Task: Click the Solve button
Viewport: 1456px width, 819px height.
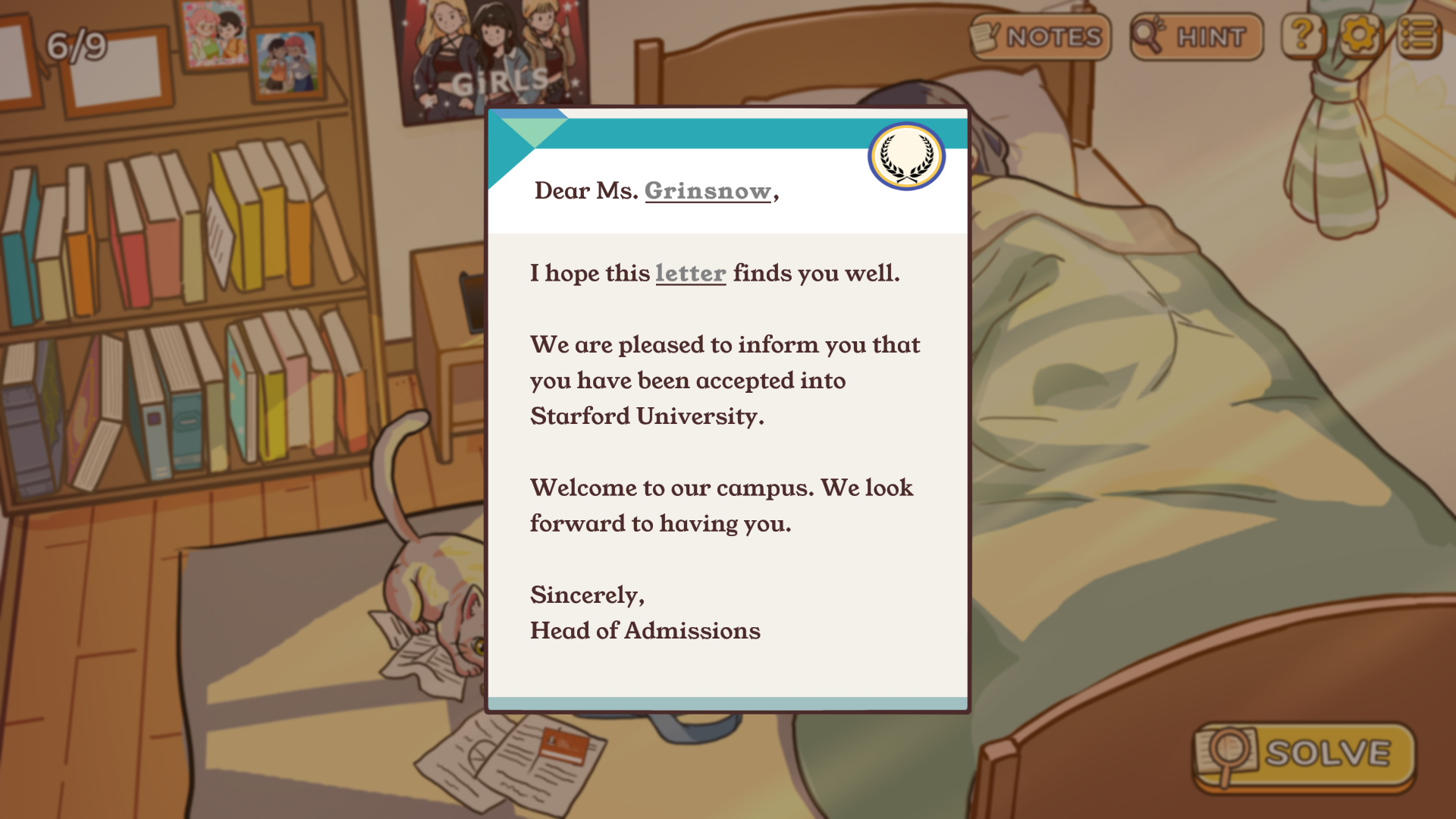Action: [1304, 755]
